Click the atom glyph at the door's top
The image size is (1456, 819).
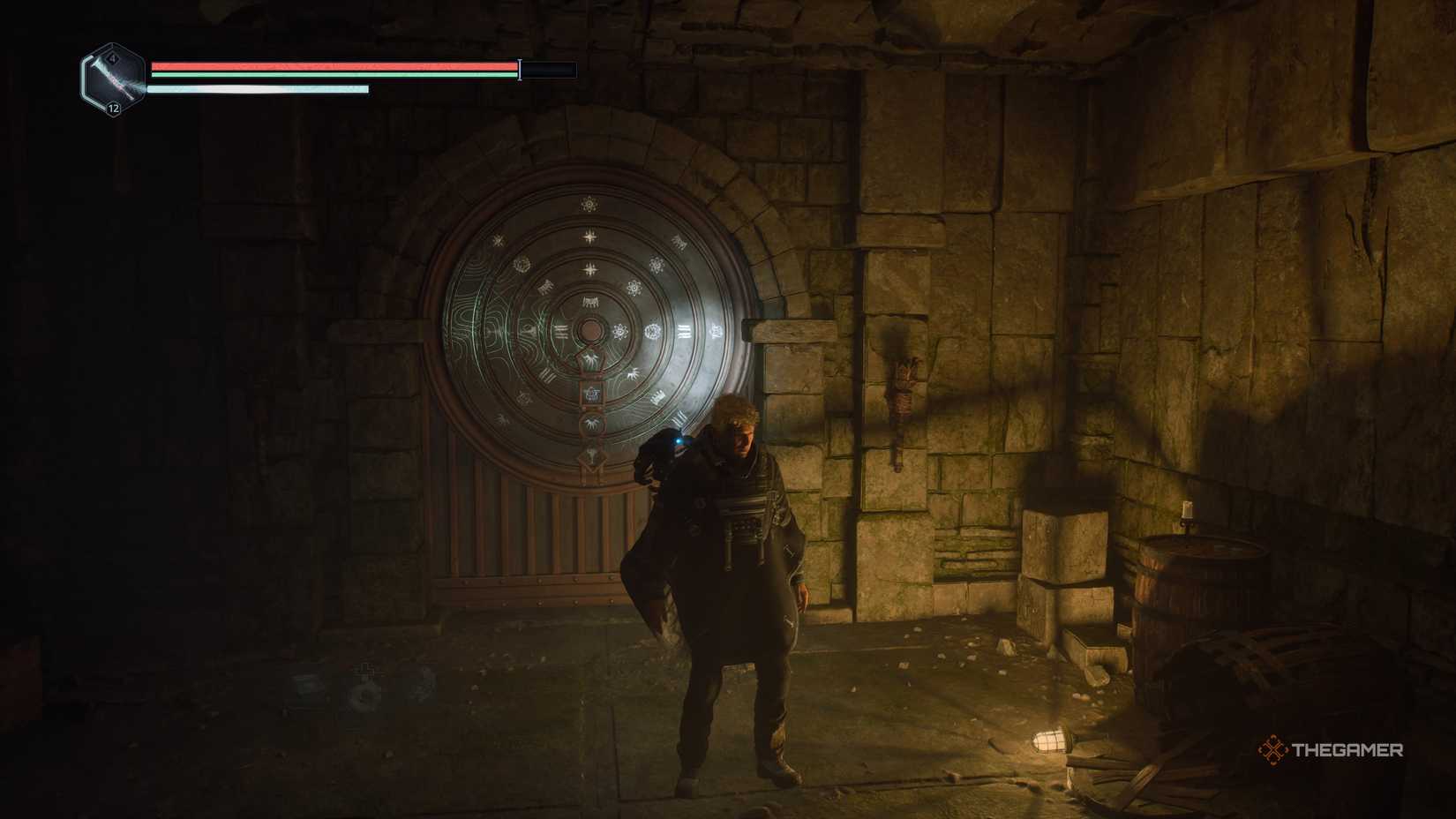pyautogui.click(x=589, y=204)
